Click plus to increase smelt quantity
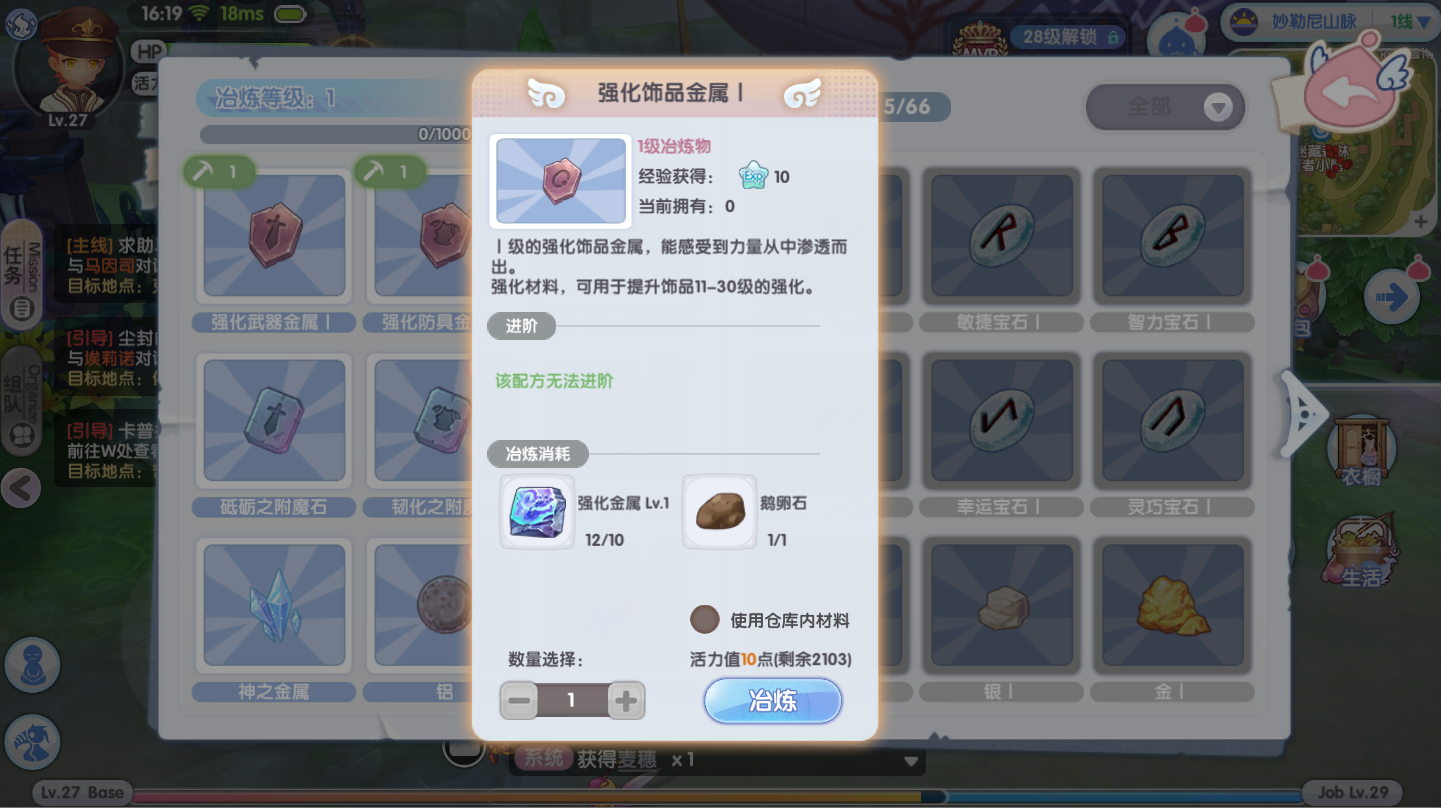Viewport: 1441px width, 808px height. [x=626, y=700]
